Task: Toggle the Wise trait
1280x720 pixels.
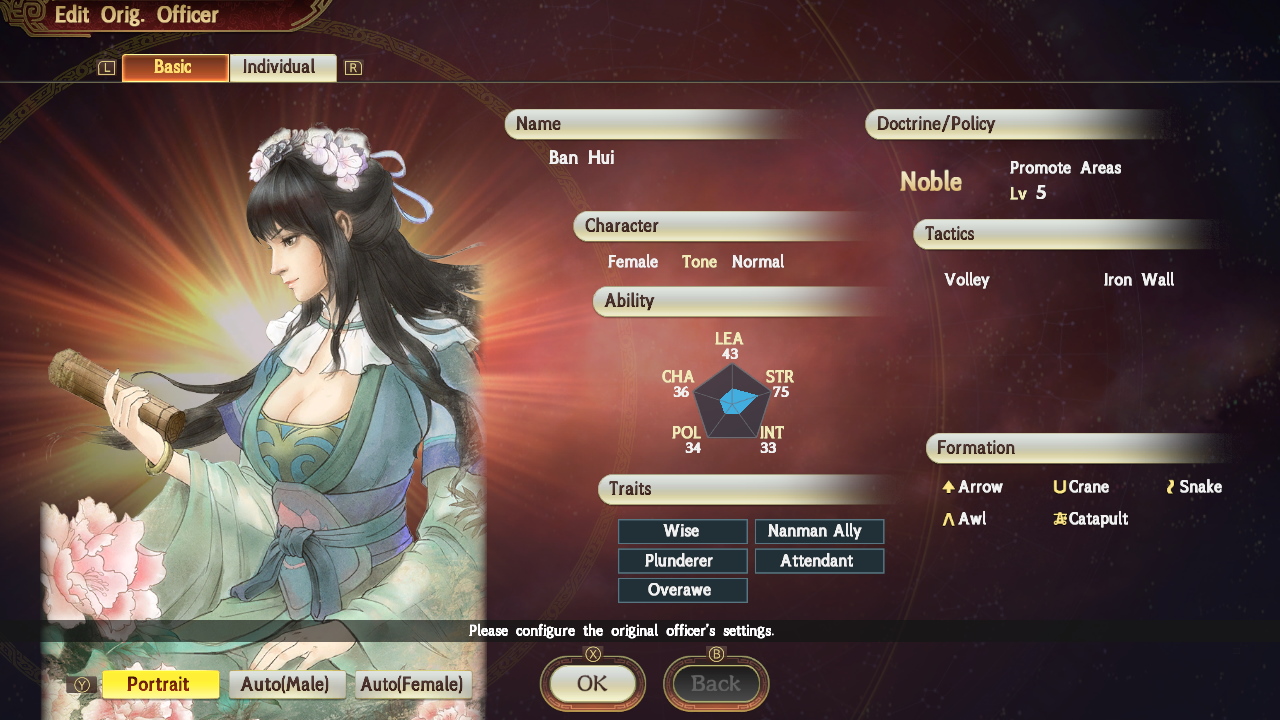Action: 682,531
